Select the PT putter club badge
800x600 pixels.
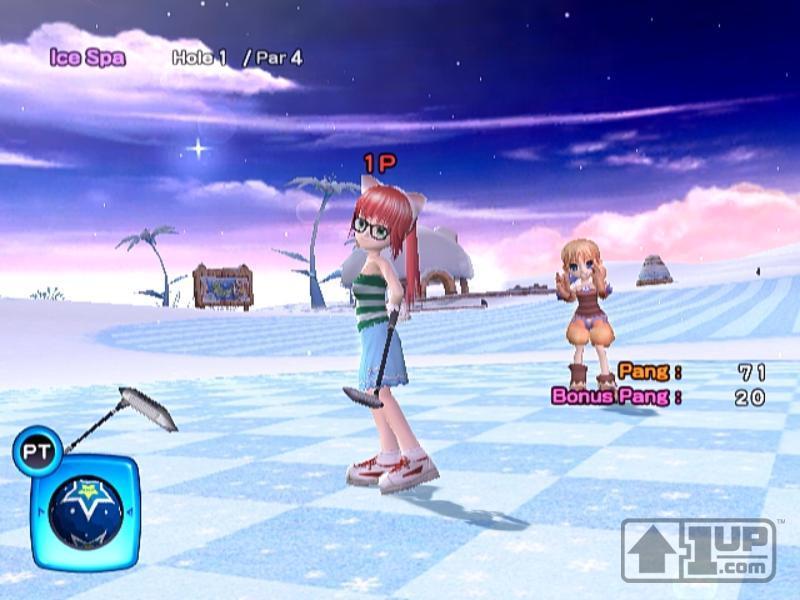[x=37, y=450]
